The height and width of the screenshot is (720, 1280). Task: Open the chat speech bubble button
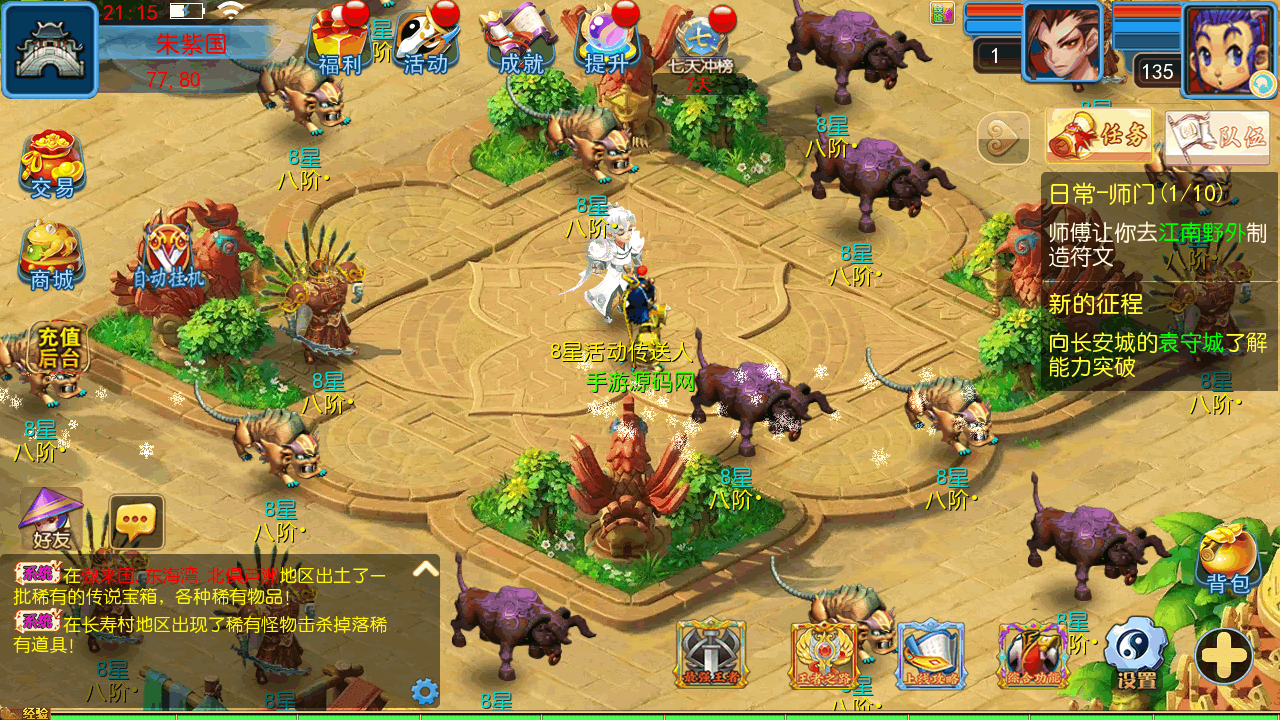point(136,521)
